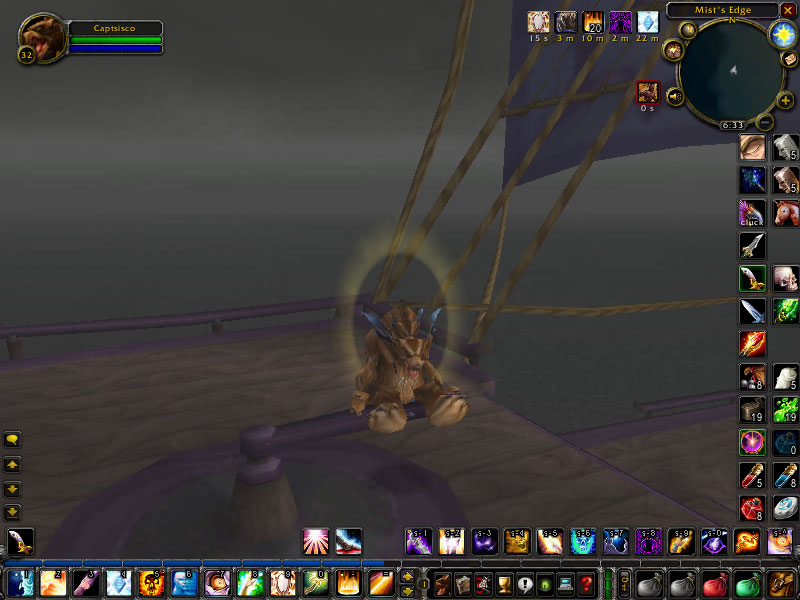The height and width of the screenshot is (600, 800).
Task: Open the Captsisco player portrait
Action: click(41, 37)
